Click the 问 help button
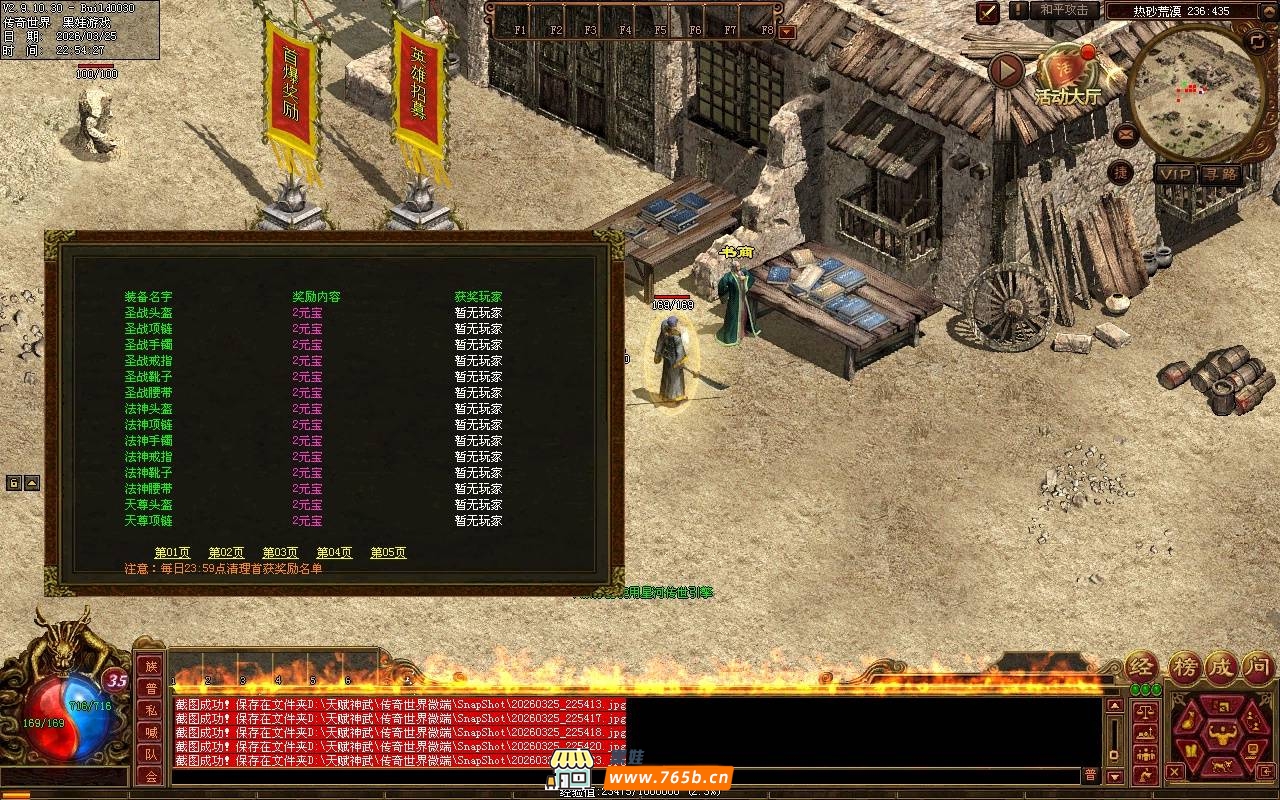This screenshot has width=1280, height=800. point(1257,667)
